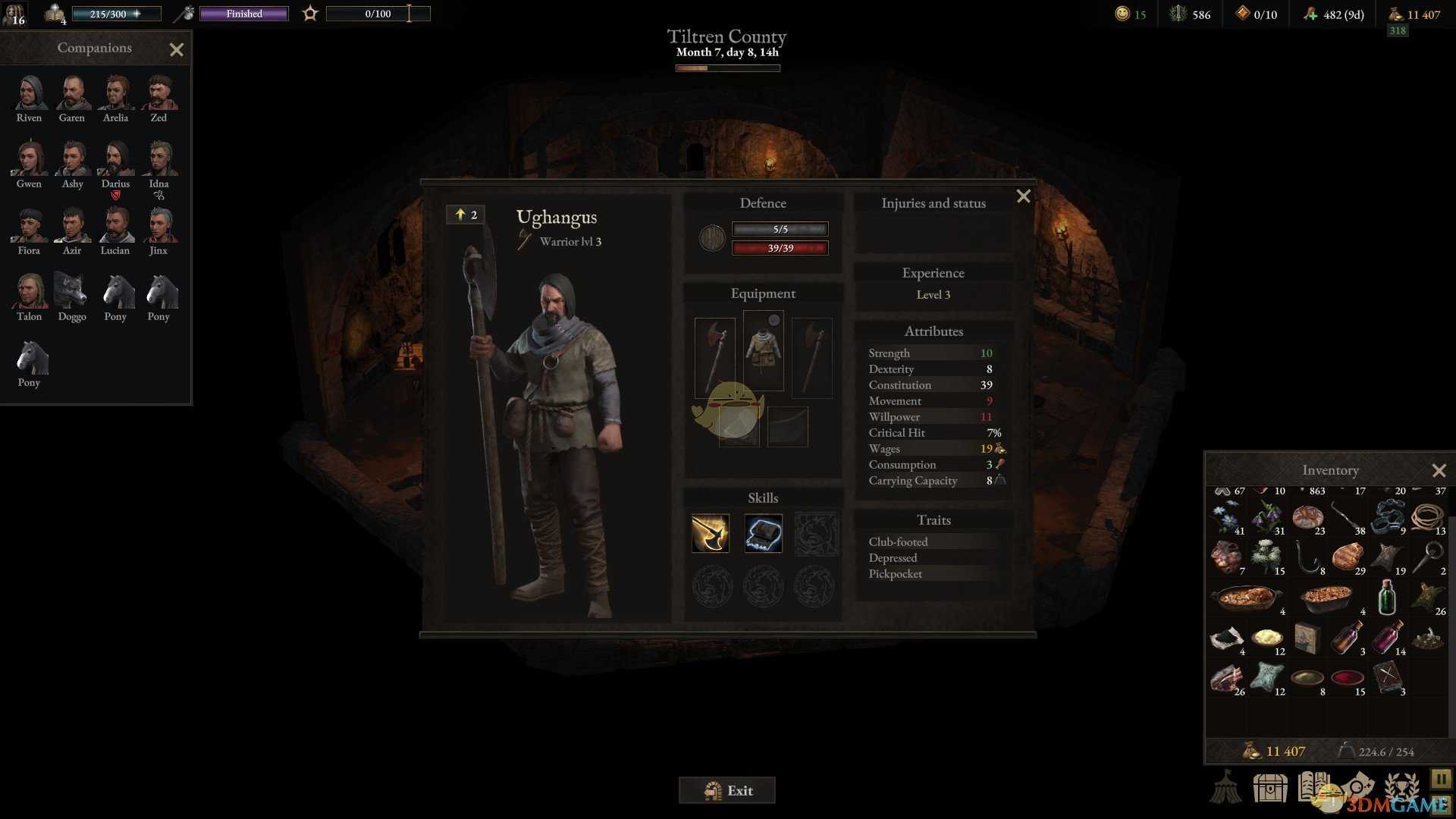
Task: Choose Arelia from the companions list
Action: pyautogui.click(x=115, y=94)
